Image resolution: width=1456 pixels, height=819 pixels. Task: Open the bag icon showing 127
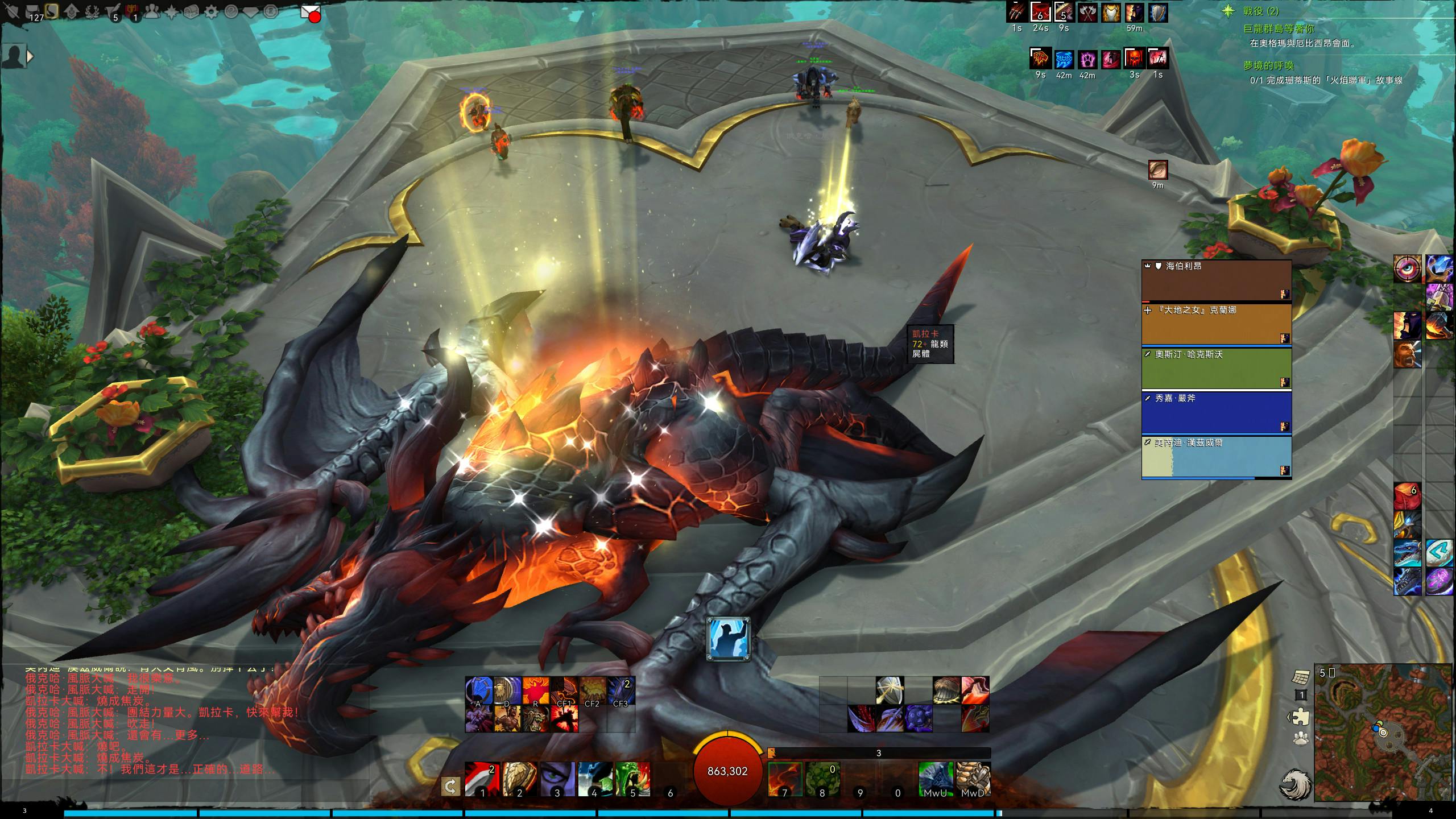coord(32,11)
